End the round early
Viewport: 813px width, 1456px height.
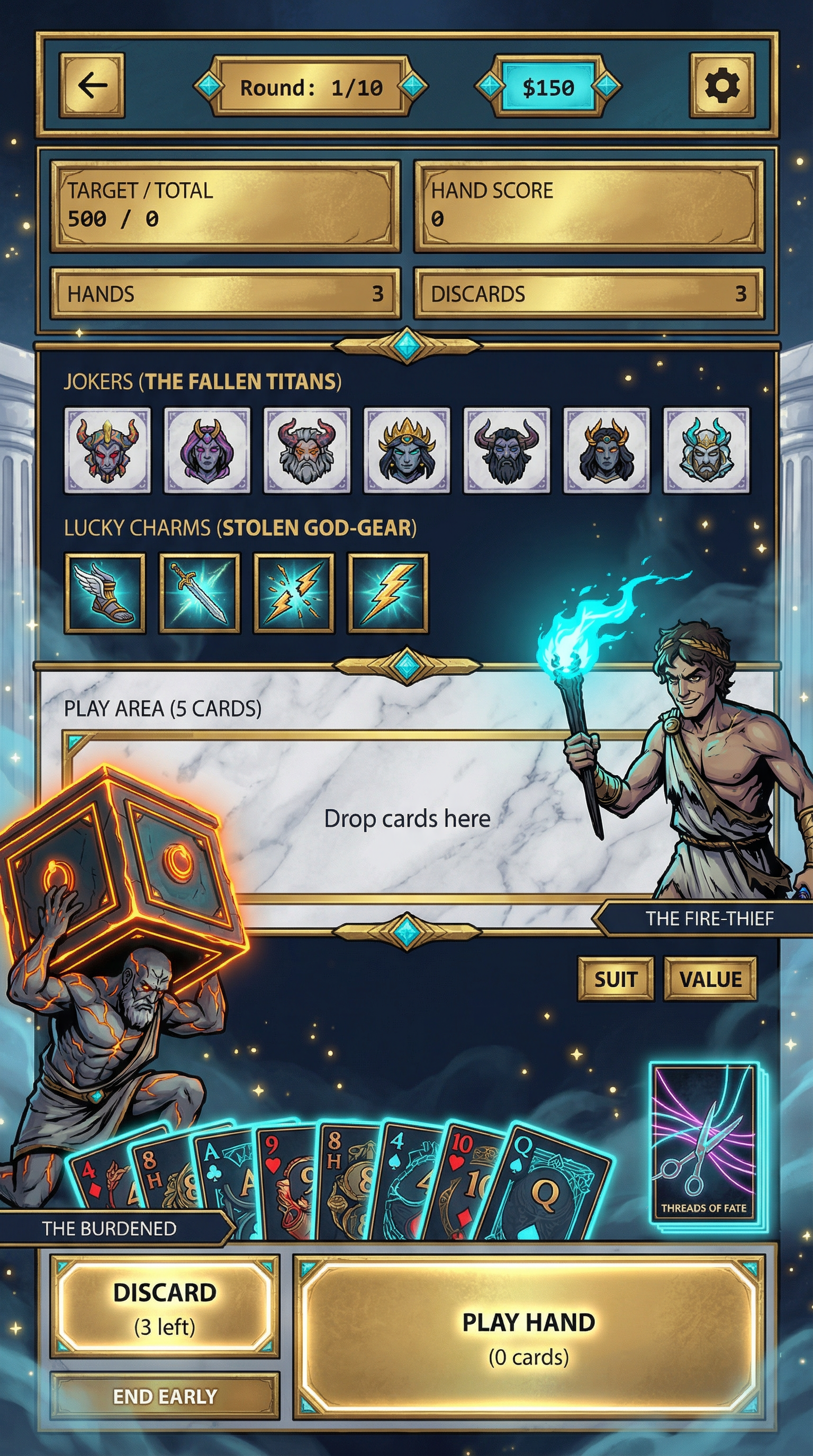[x=165, y=1397]
